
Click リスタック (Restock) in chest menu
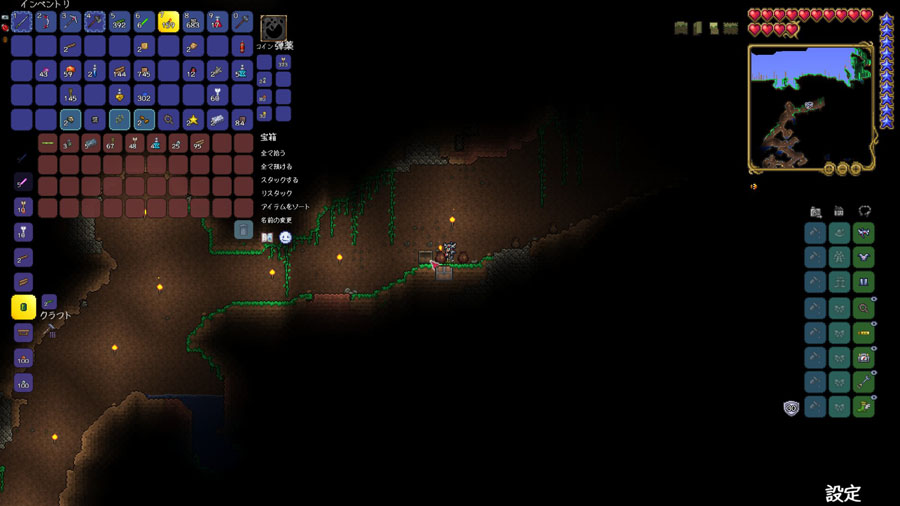[x=276, y=193]
